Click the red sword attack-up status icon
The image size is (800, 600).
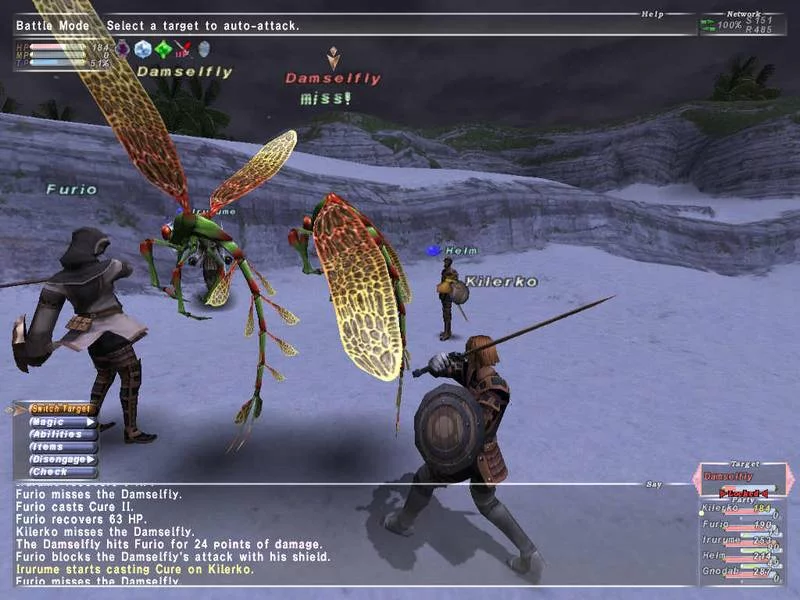[x=183, y=49]
